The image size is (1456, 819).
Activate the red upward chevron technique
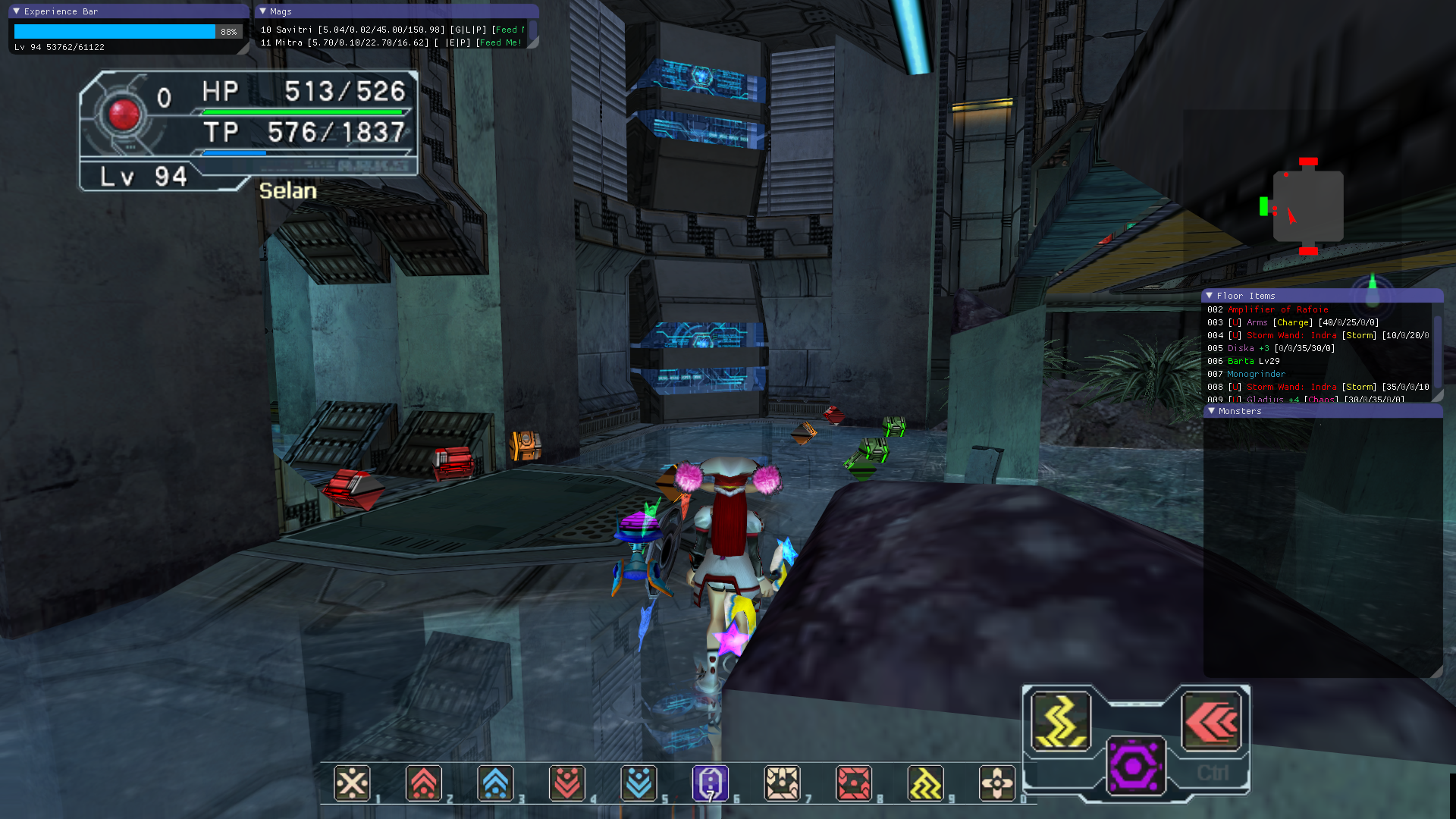coord(424,783)
